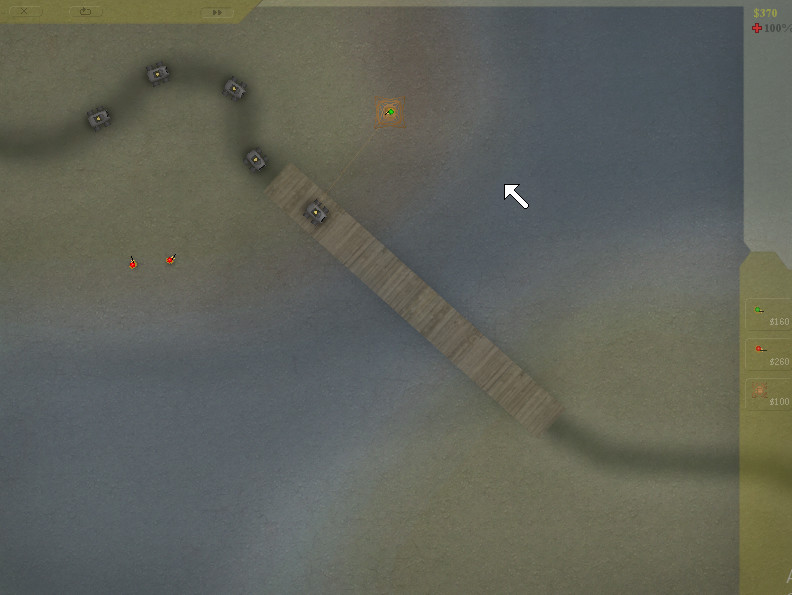Activate the fast-forward button
Screen dimensions: 792x595
pos(217,13)
